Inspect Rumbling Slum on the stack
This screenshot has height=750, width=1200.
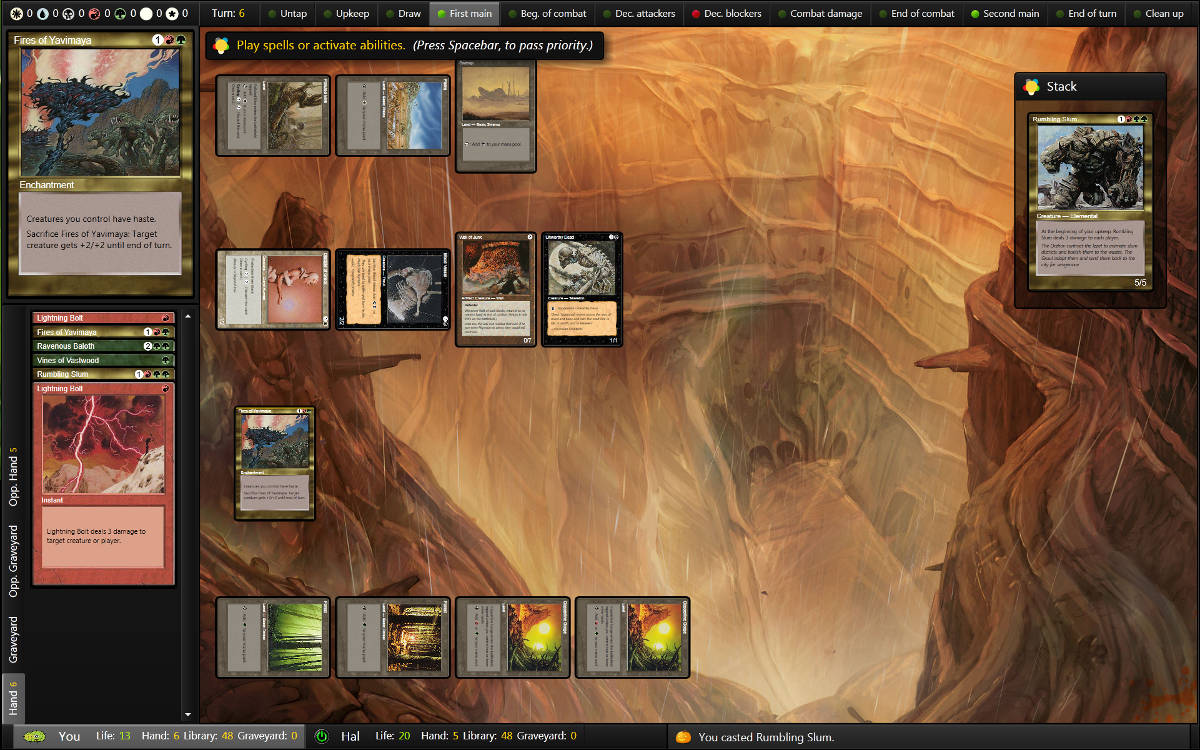tap(1090, 202)
